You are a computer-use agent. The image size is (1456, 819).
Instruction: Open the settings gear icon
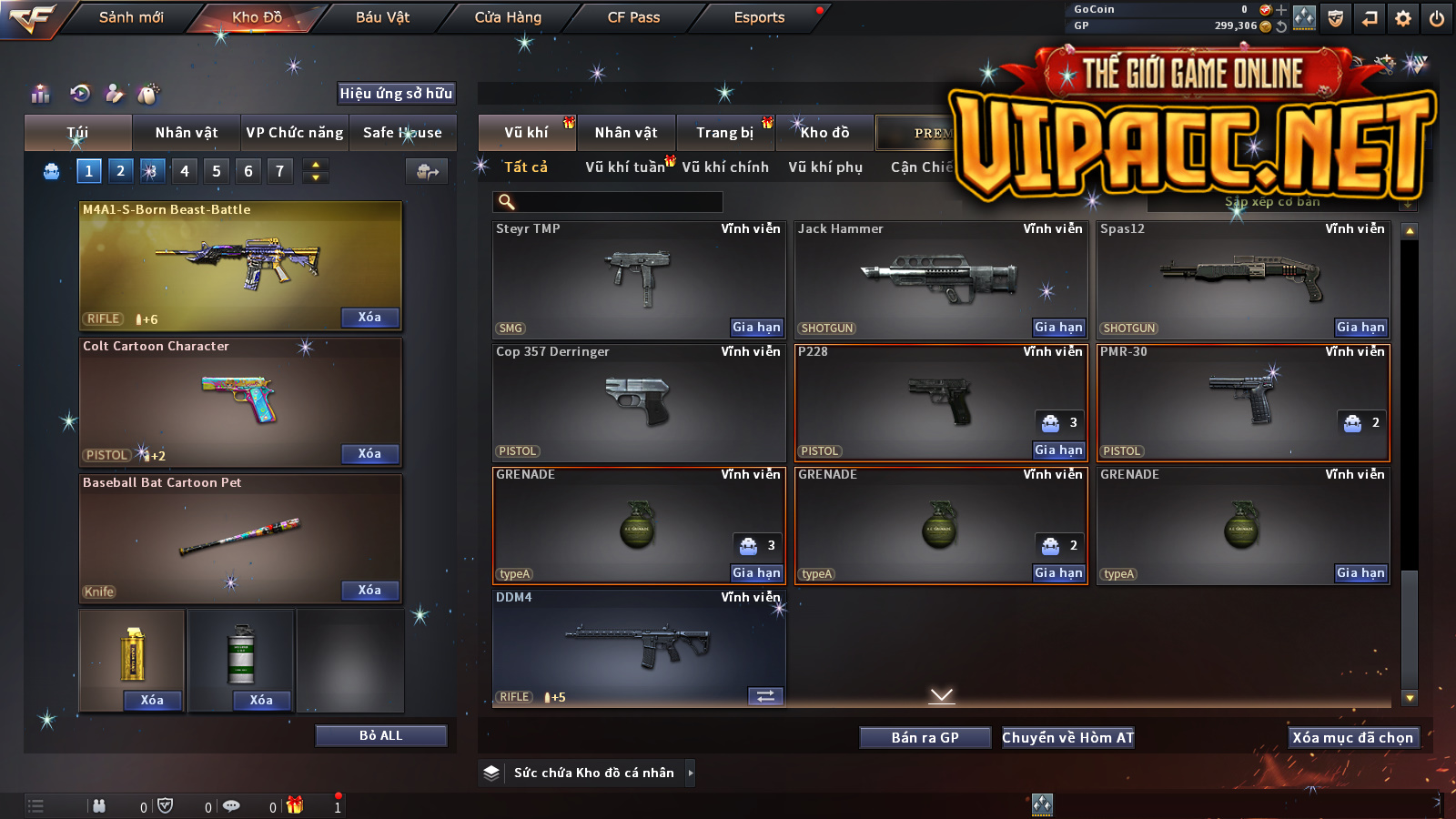point(1403,18)
